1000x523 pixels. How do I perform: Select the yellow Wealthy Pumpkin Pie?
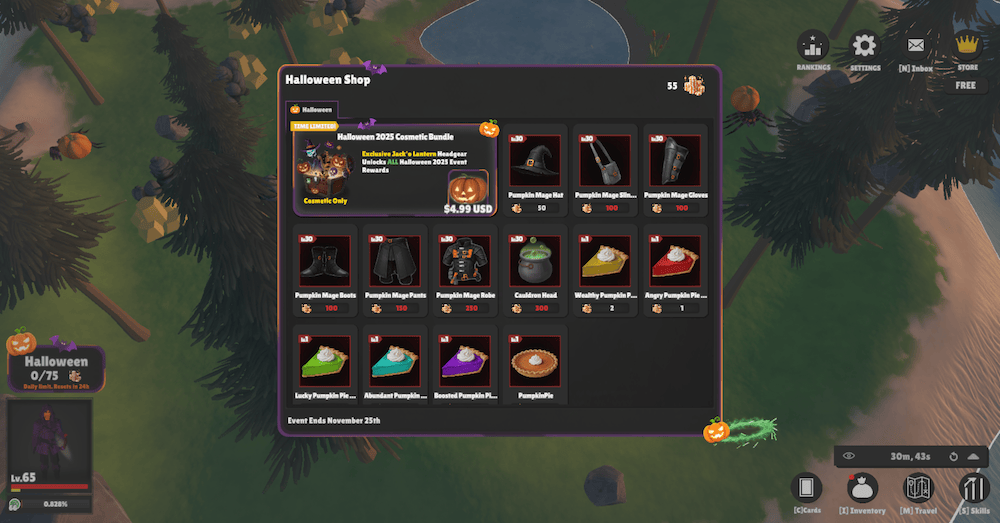pyautogui.click(x=605, y=262)
